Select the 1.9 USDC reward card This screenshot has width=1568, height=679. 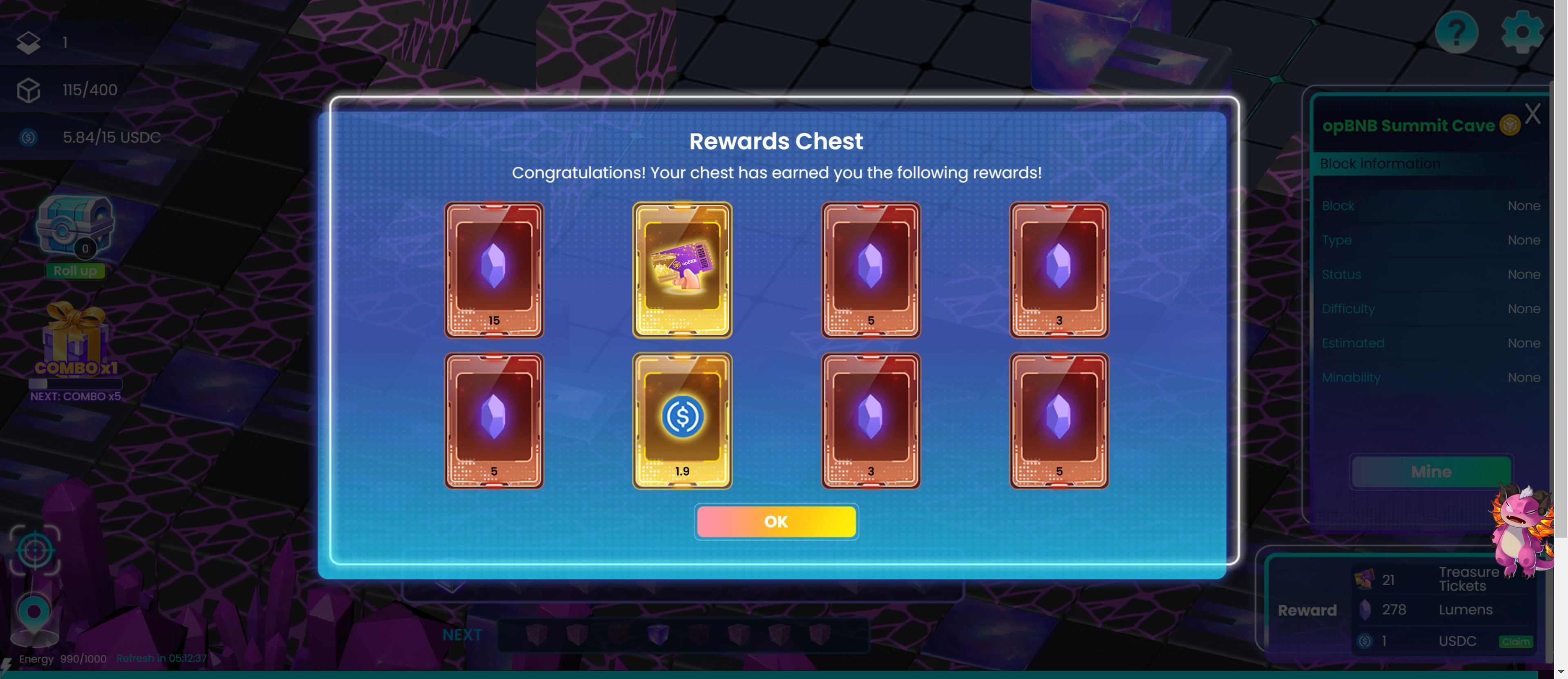point(682,421)
